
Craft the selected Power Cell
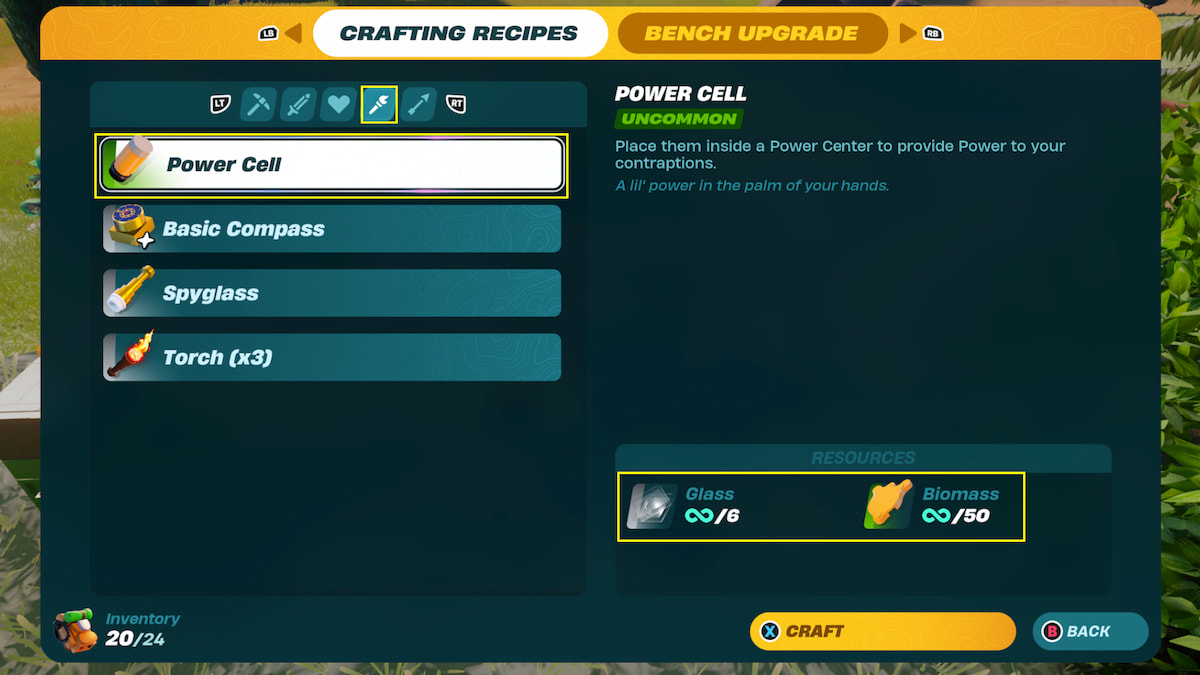click(x=882, y=631)
